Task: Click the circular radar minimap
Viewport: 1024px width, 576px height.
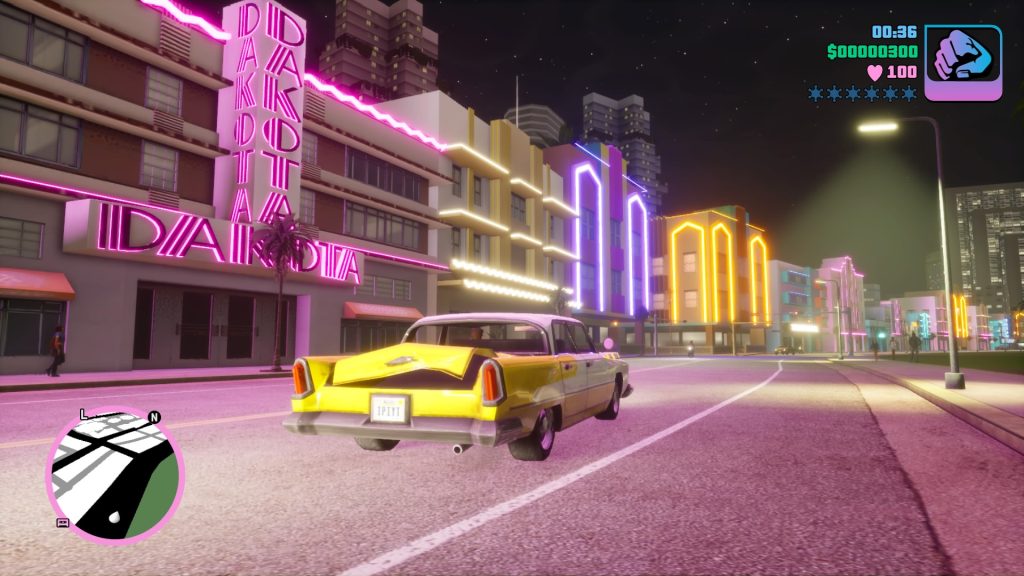Action: pos(115,474)
